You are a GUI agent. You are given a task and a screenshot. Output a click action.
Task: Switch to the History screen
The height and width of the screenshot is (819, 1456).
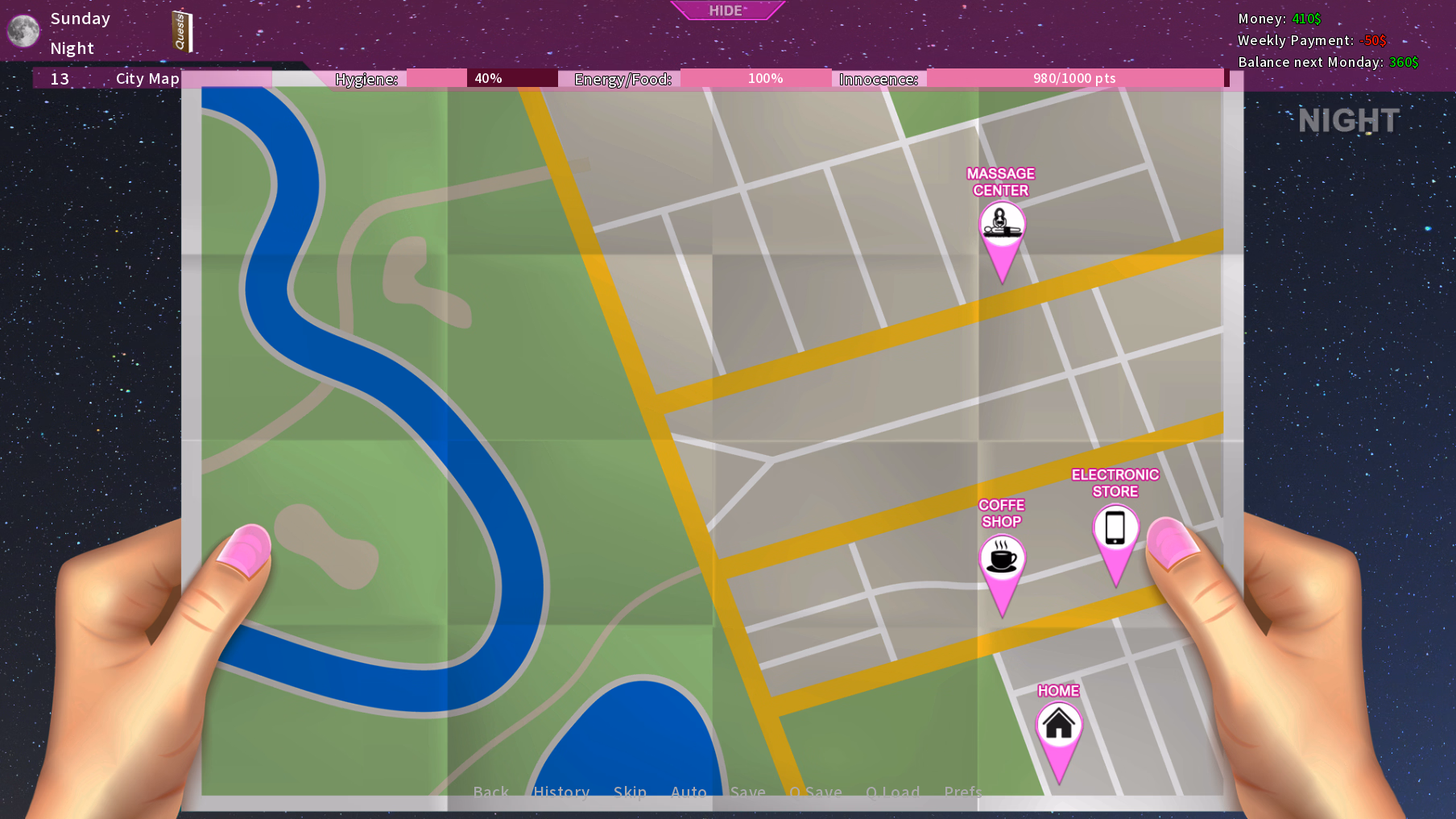click(x=561, y=792)
